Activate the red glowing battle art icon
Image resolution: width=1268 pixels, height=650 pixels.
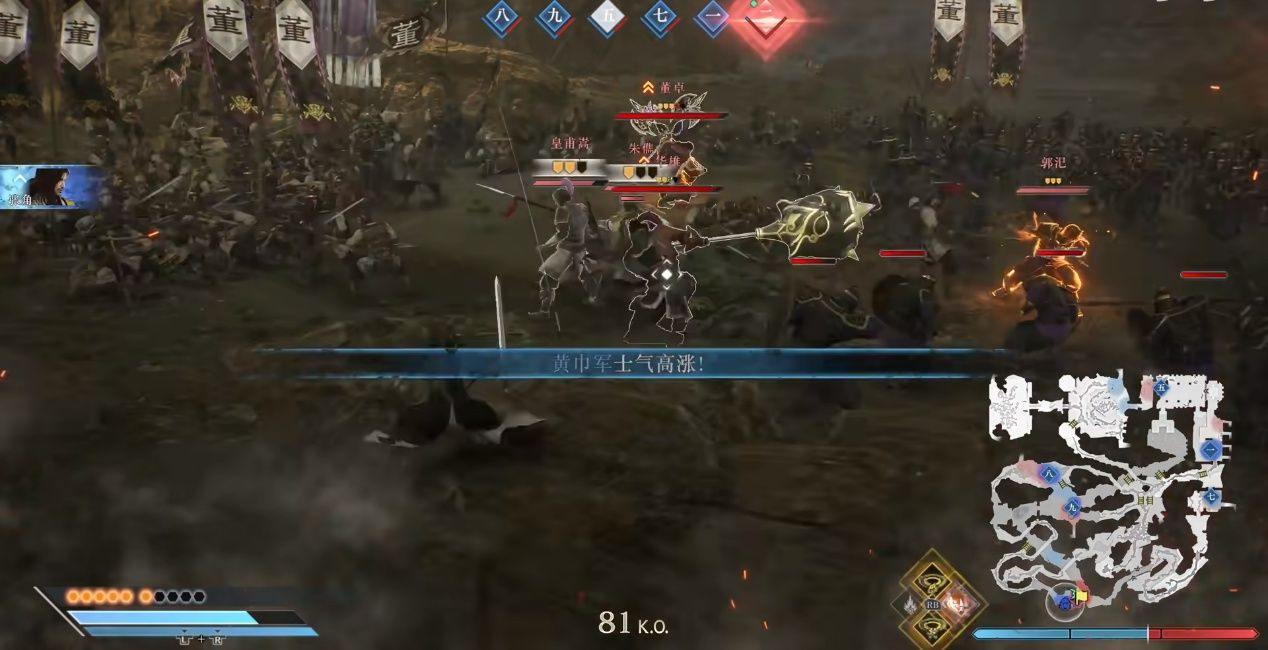pos(957,603)
